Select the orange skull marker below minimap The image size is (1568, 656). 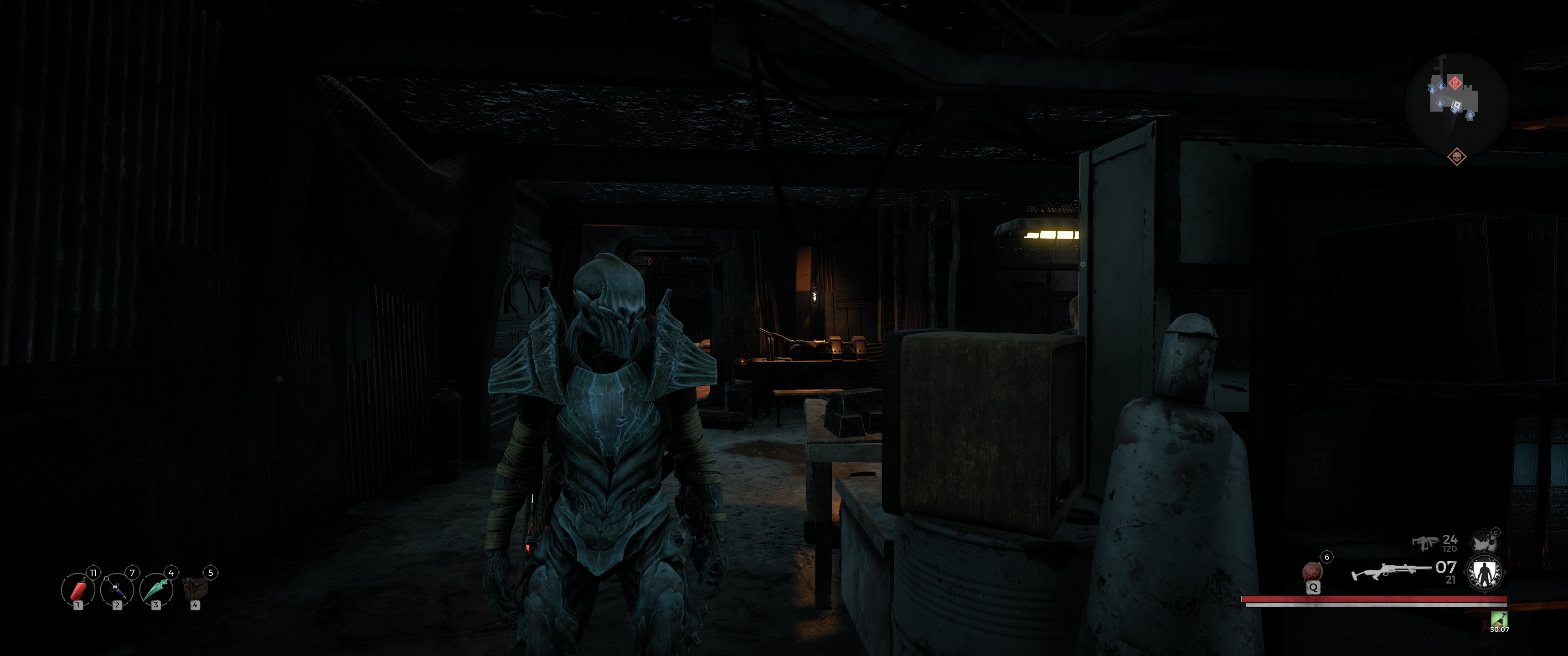point(1457,157)
